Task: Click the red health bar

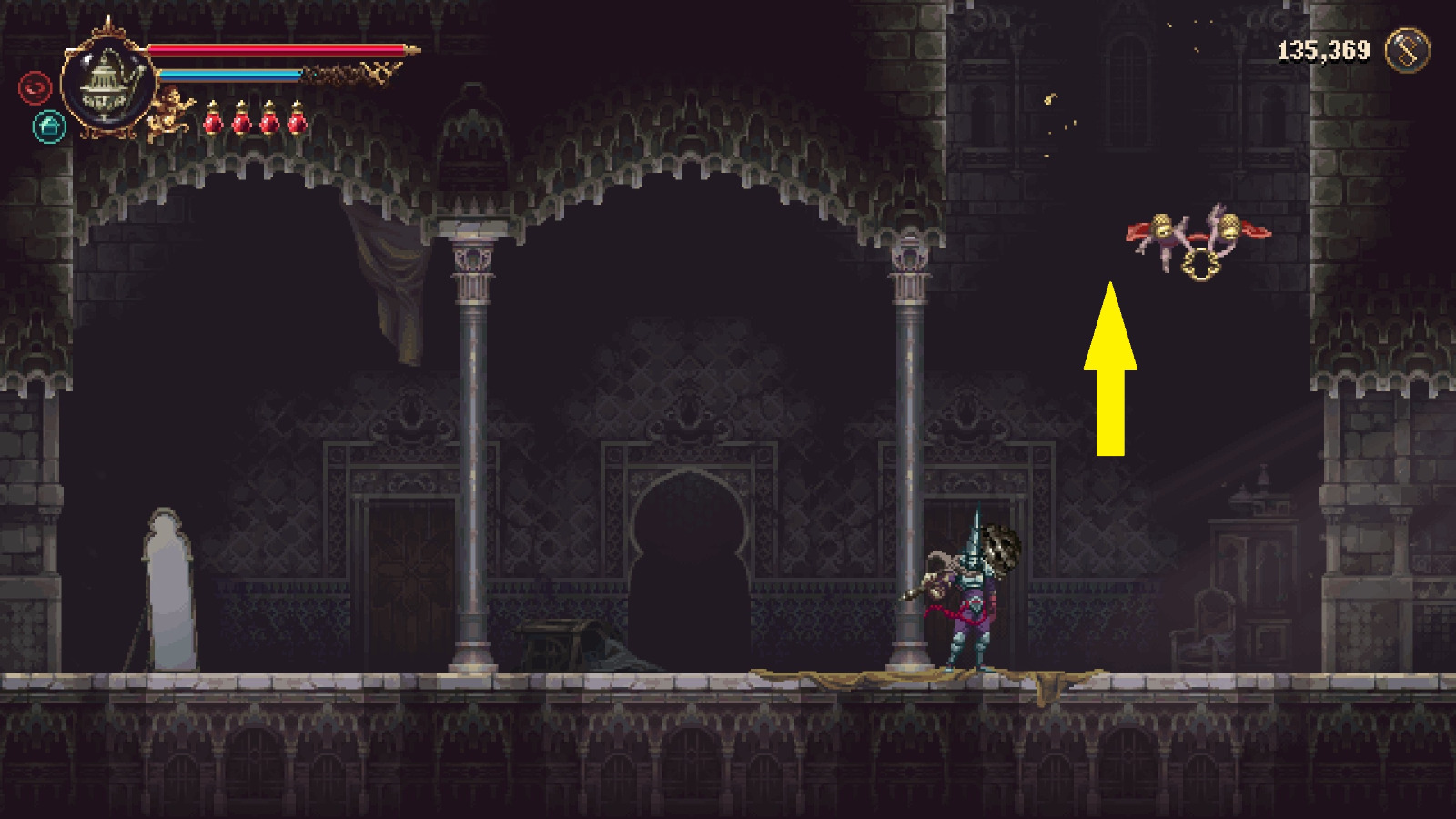Action: [x=273, y=50]
